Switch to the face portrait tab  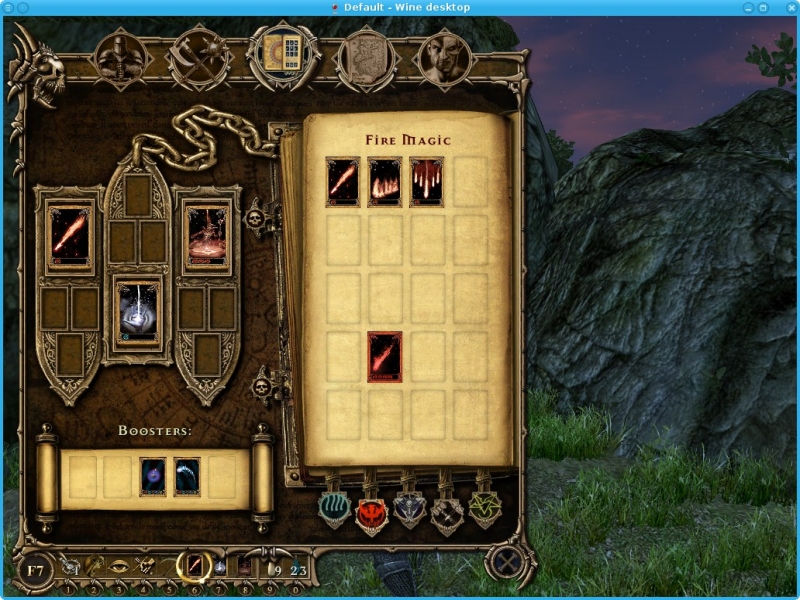[441, 57]
